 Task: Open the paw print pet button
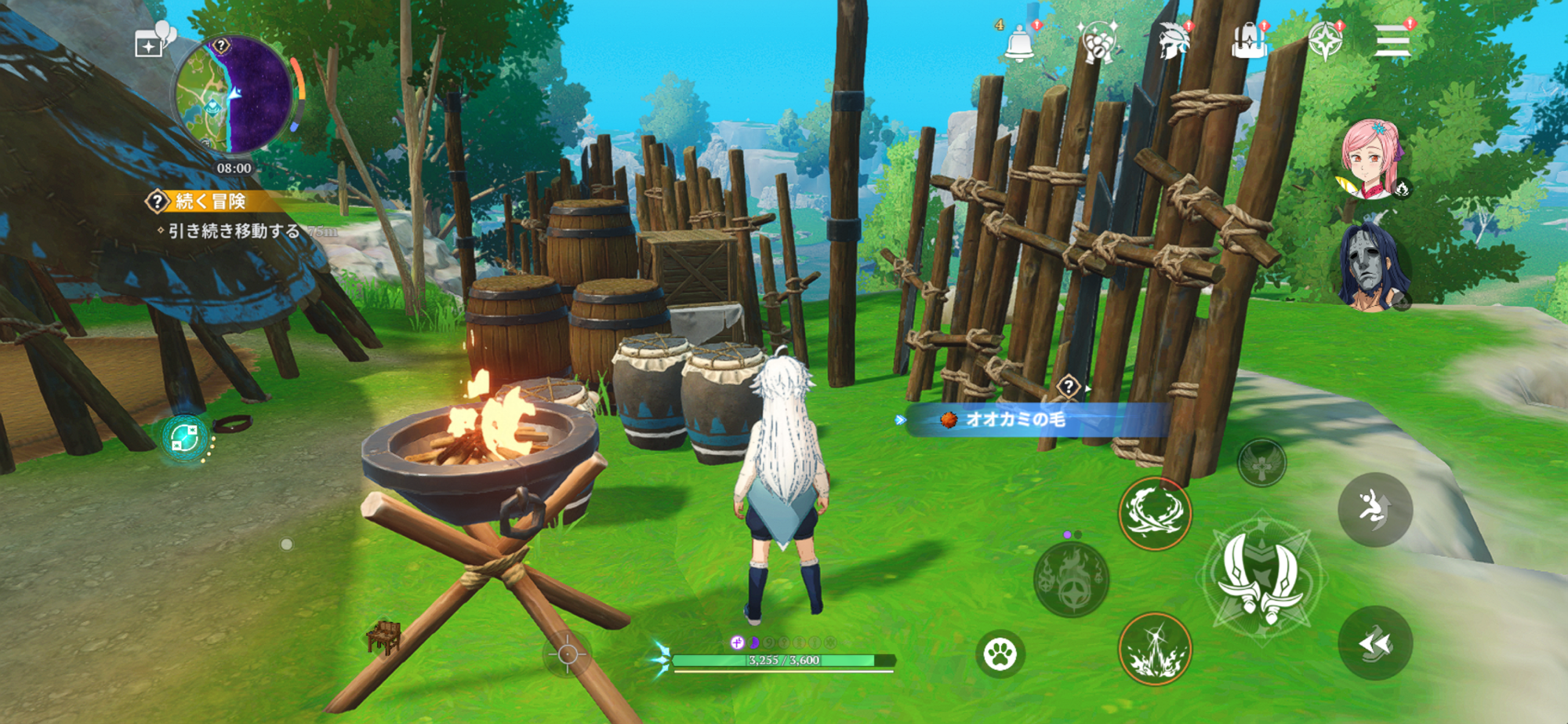1000,653
